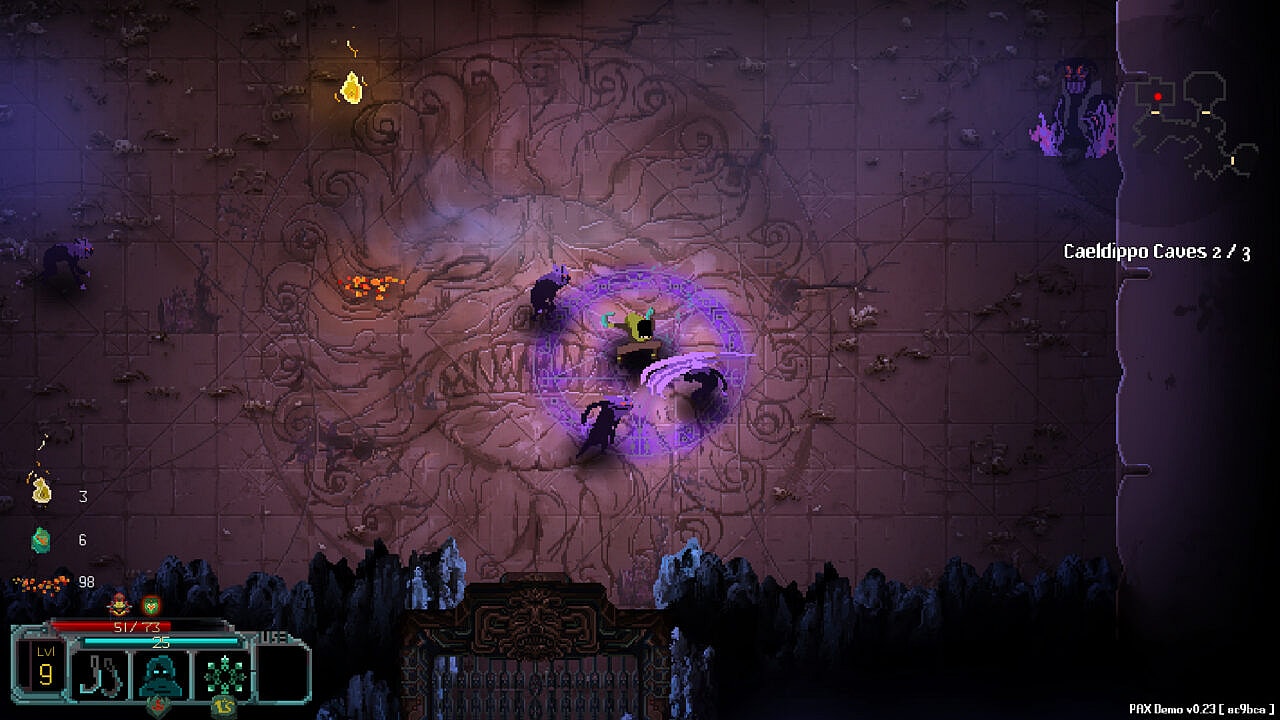Viewport: 1280px width, 720px height.
Task: Open the cave minimap
Action: pyautogui.click(x=1194, y=125)
